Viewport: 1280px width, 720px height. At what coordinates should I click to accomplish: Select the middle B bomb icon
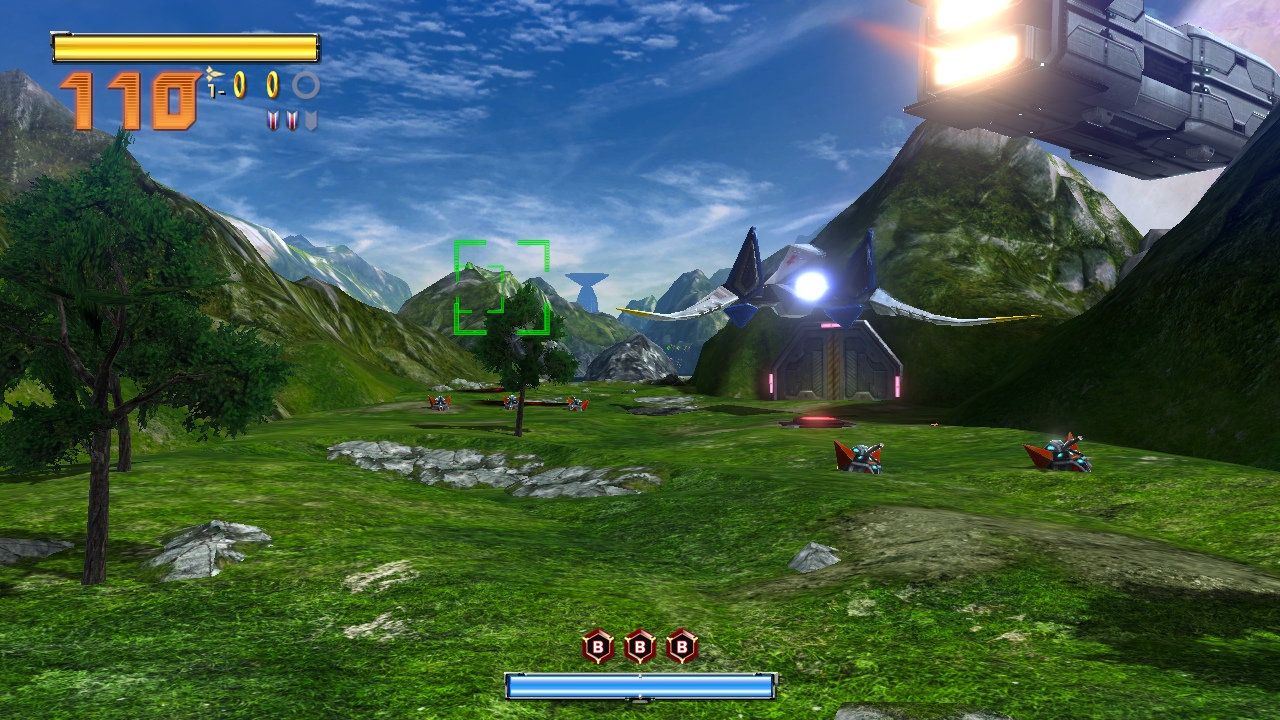point(640,647)
